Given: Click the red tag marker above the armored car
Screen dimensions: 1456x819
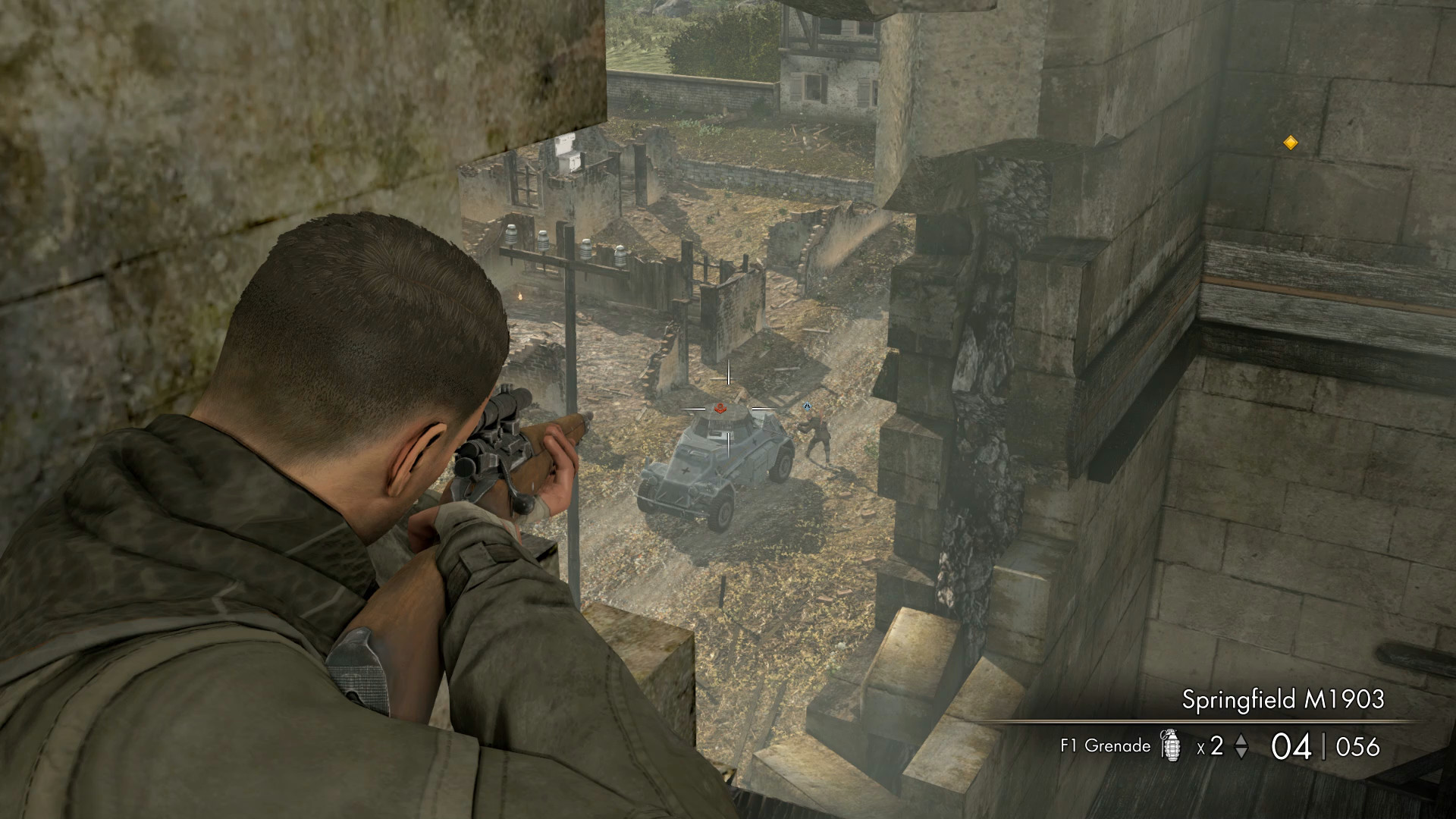Looking at the screenshot, I should pos(720,409).
